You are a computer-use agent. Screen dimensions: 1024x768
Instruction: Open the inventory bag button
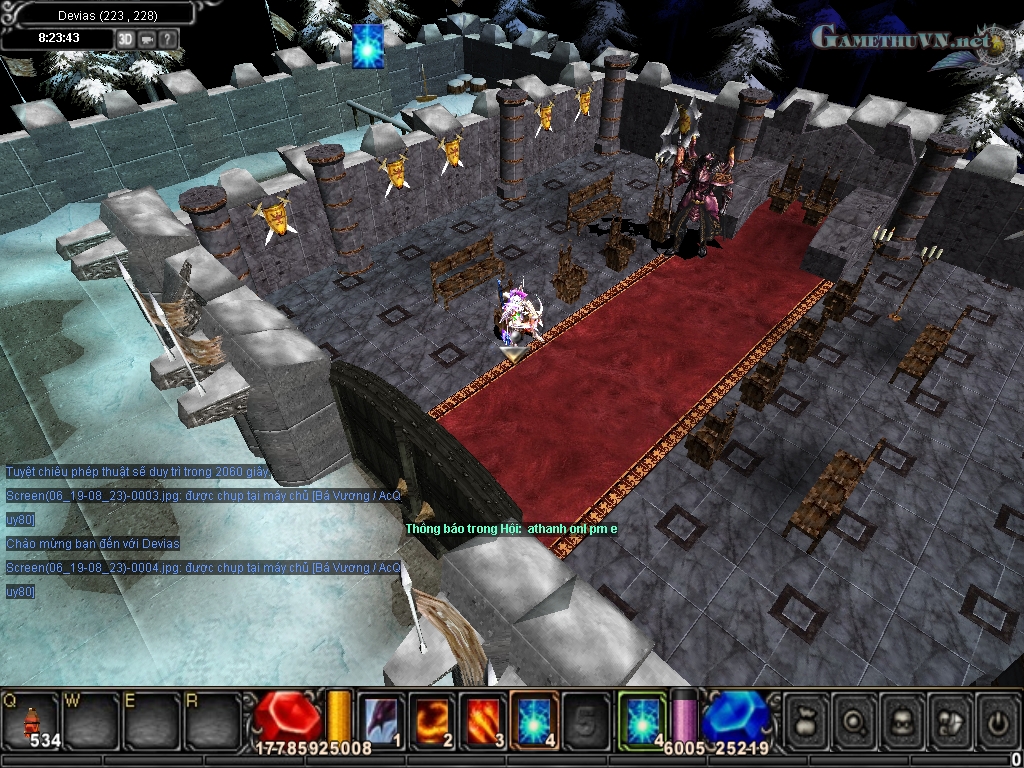click(806, 719)
